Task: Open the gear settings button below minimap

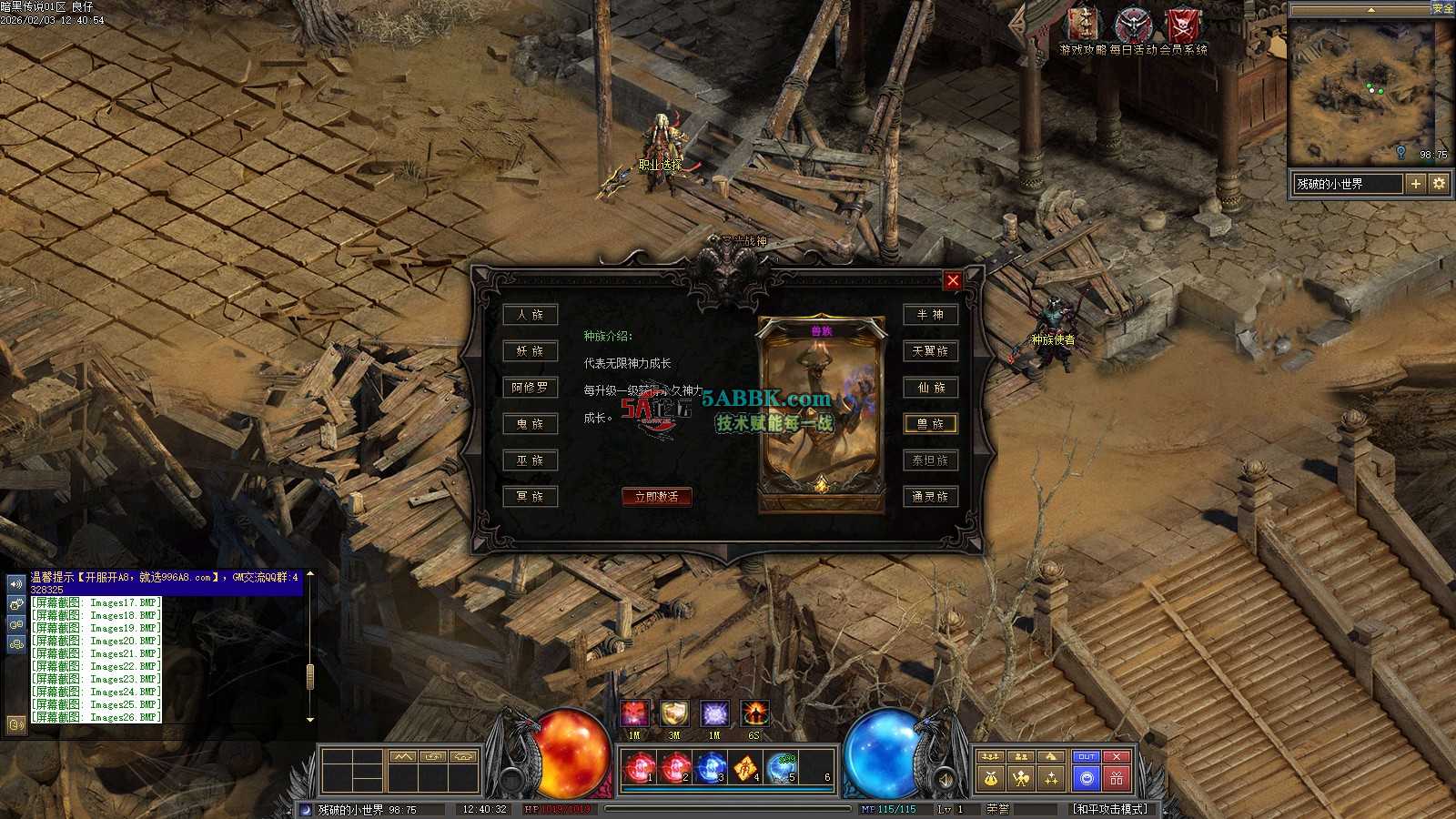Action: [x=1439, y=184]
